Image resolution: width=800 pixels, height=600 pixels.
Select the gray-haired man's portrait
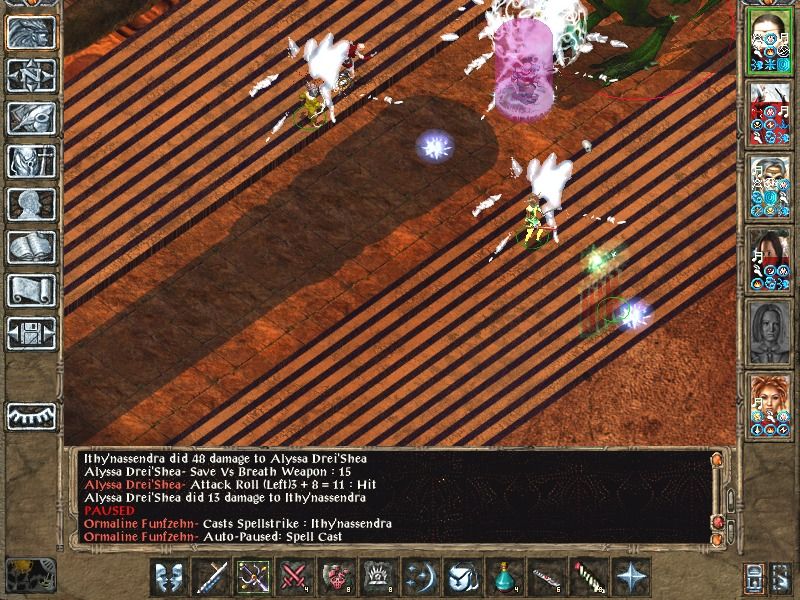pos(770,183)
